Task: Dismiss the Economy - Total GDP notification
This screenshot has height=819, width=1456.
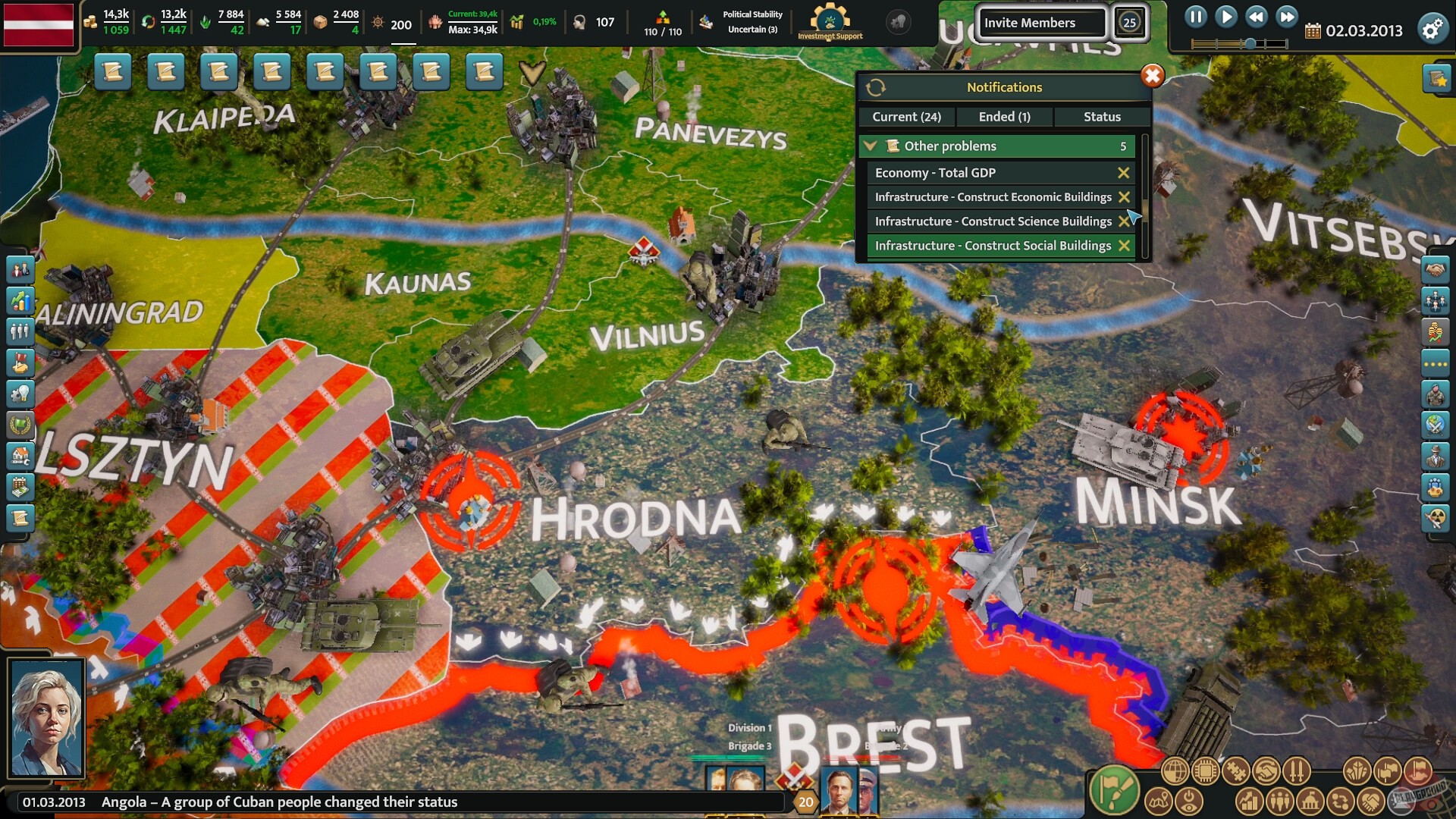Action: click(x=1124, y=173)
